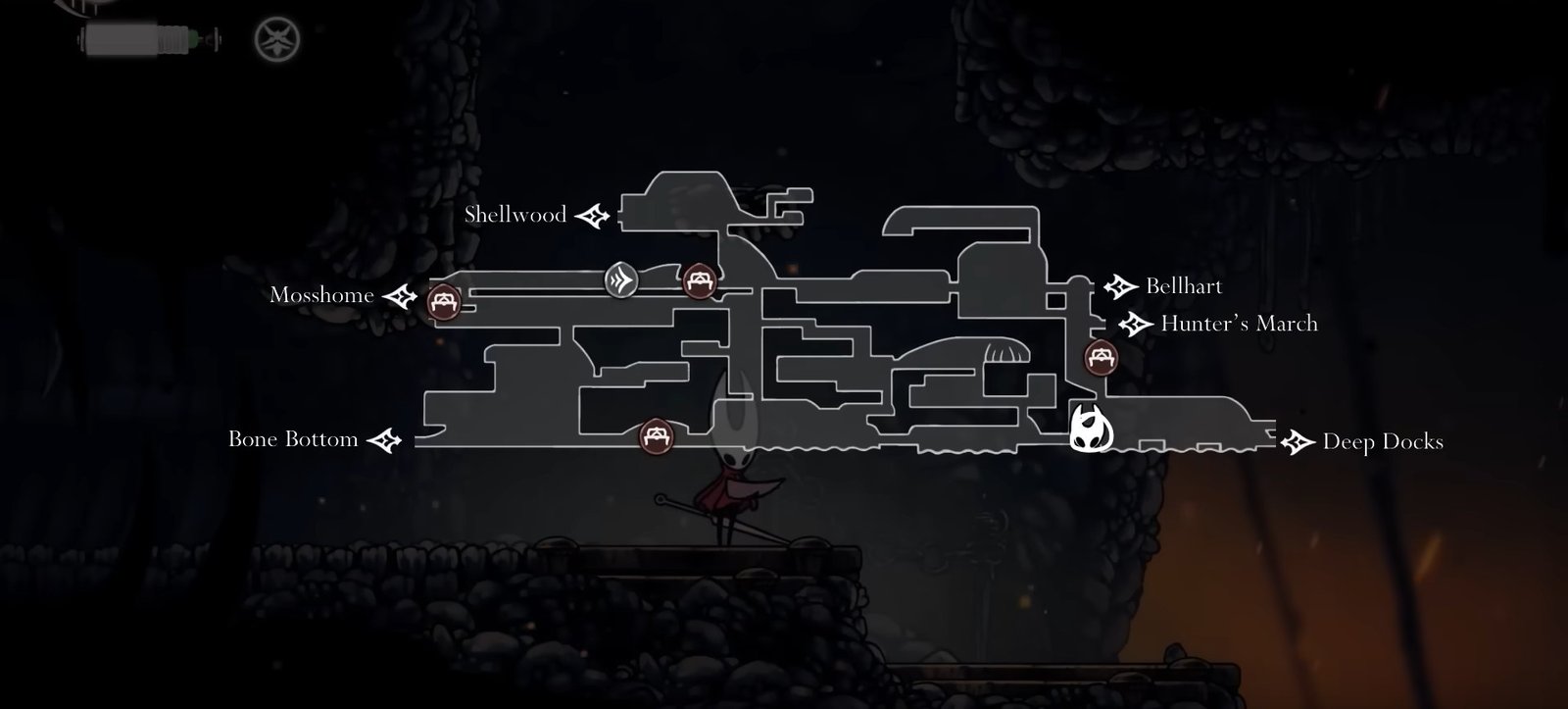Click the round crest icon in the HUD
This screenshot has width=1568, height=709.
point(277,40)
